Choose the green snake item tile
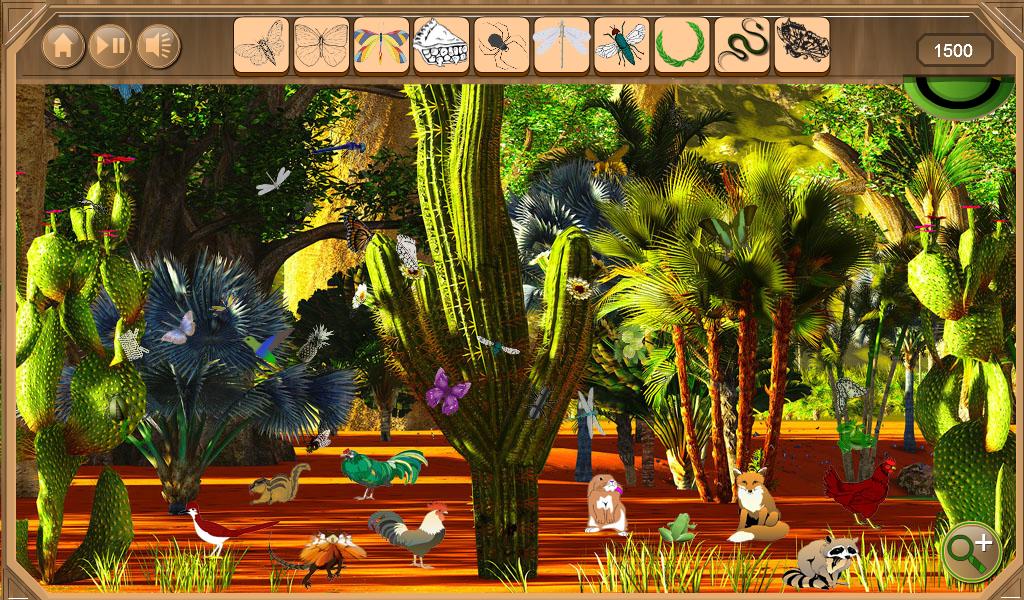The height and width of the screenshot is (600, 1024). point(741,45)
